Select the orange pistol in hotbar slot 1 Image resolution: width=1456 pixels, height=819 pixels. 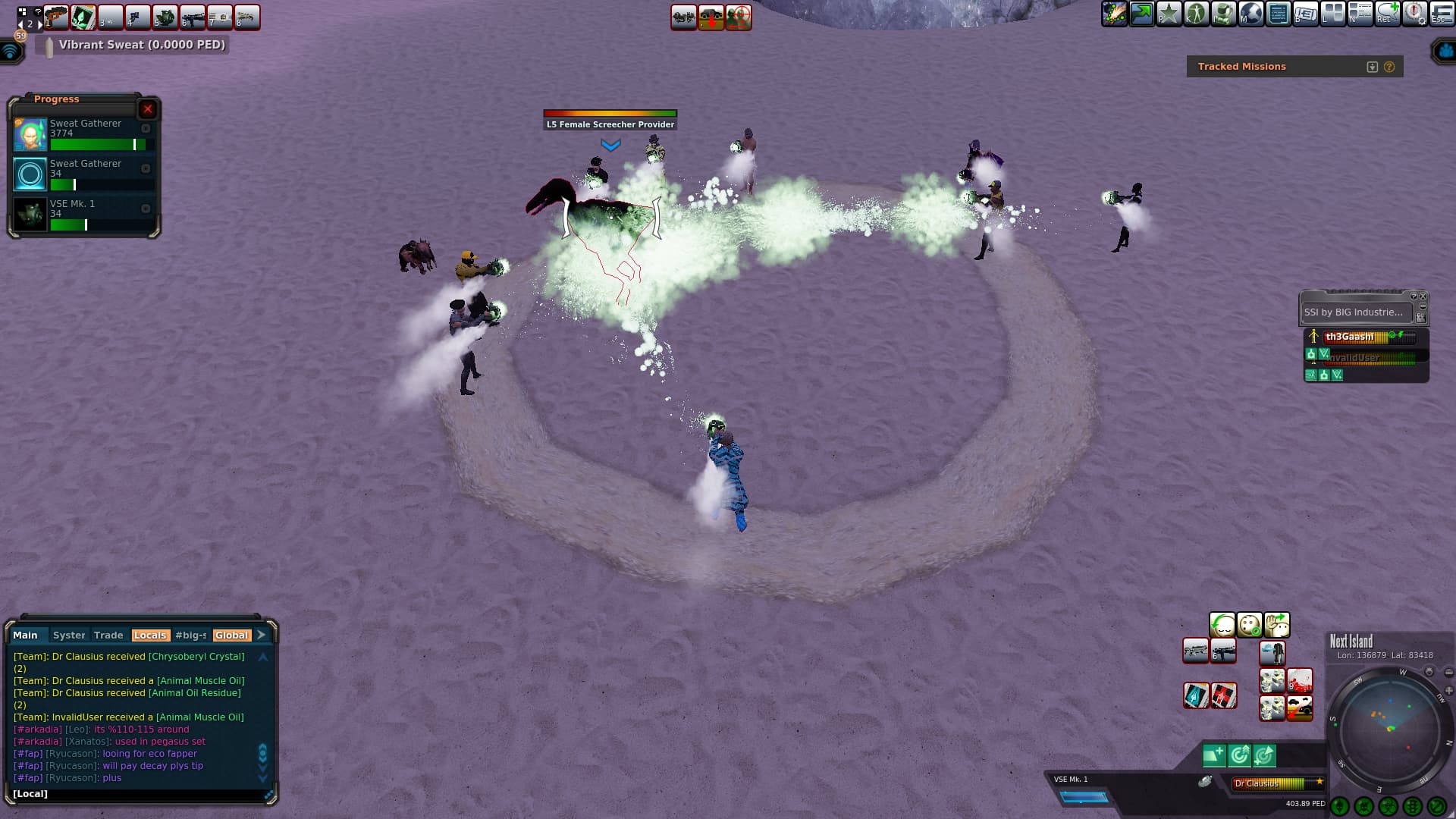click(x=56, y=17)
